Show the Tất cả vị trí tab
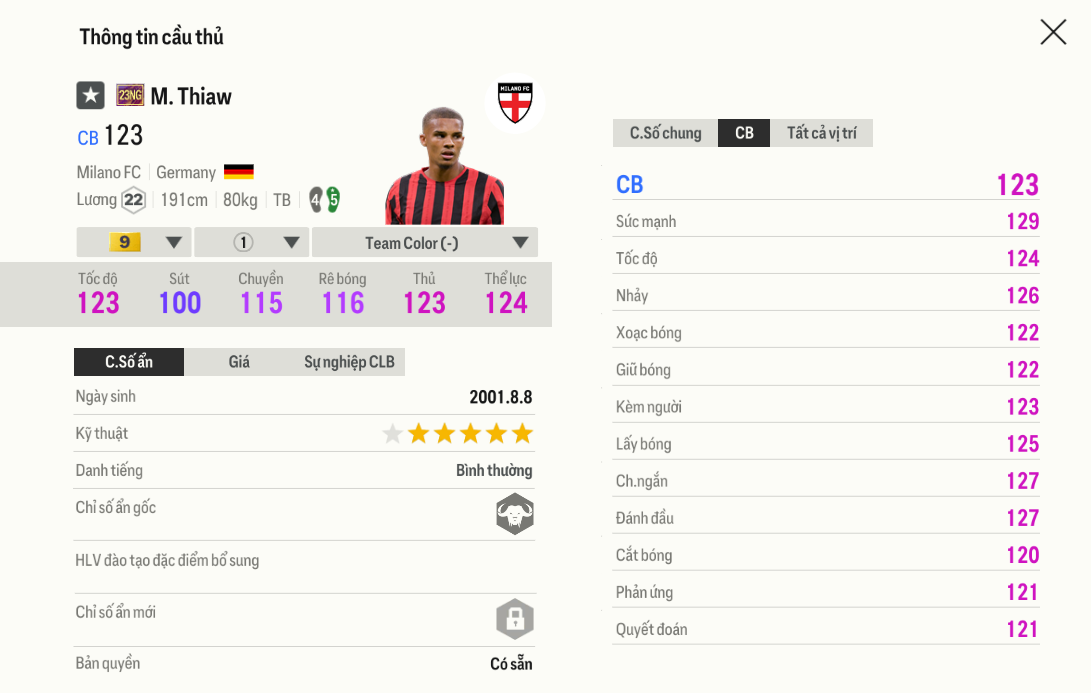Viewport: 1091px width, 693px height. coord(821,133)
